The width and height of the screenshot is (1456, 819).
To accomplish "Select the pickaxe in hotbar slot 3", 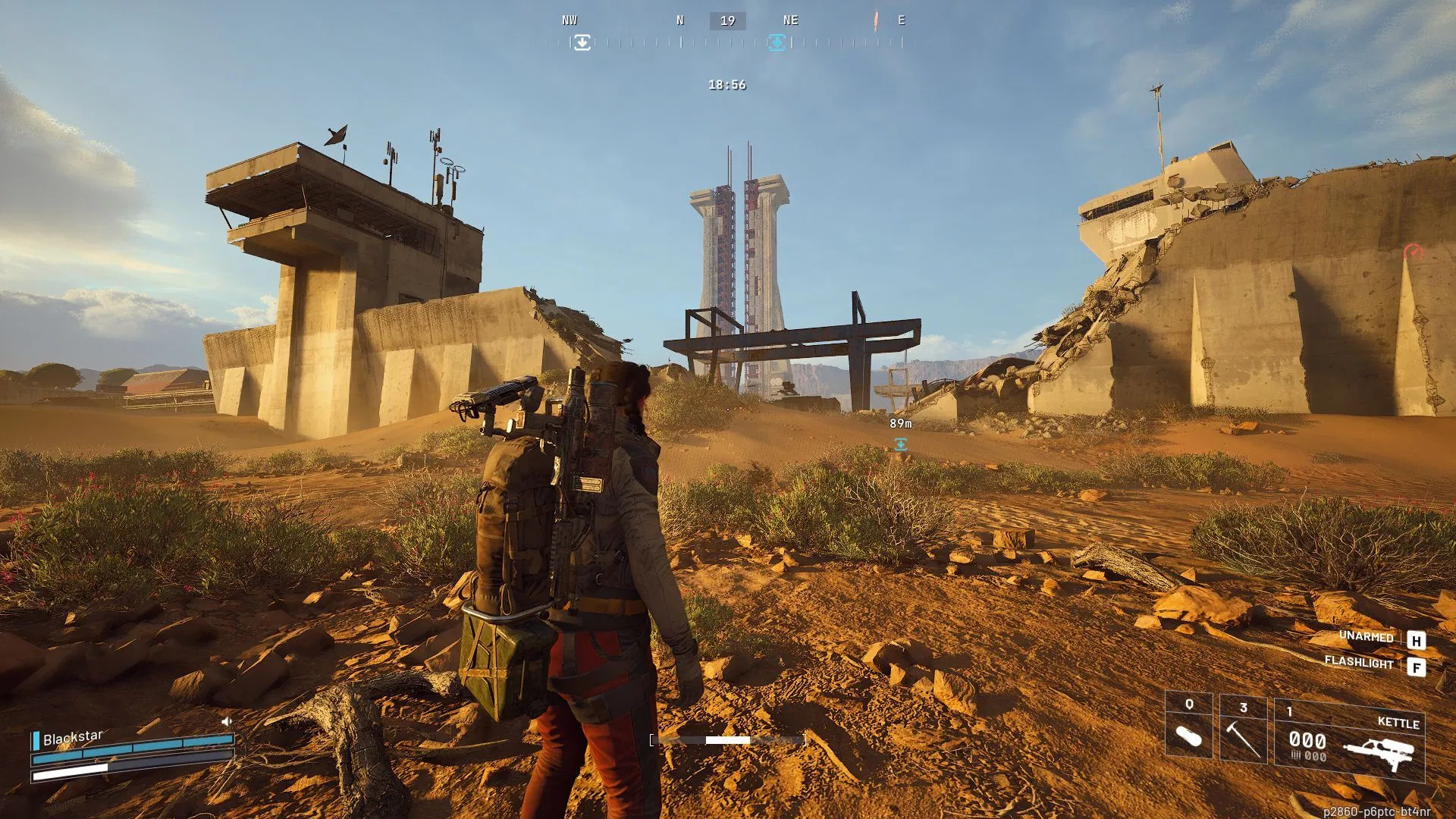I will pos(1244,736).
